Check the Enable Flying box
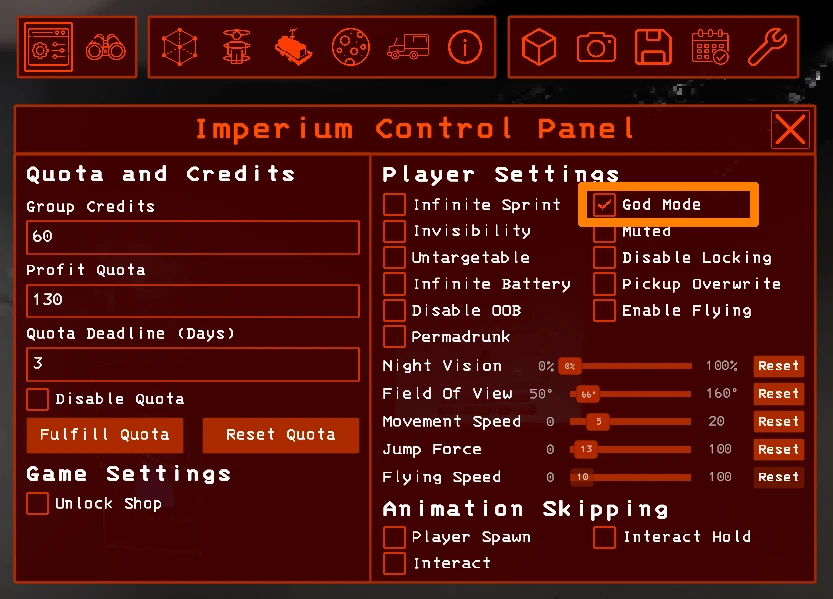Image resolution: width=833 pixels, height=599 pixels. [604, 310]
